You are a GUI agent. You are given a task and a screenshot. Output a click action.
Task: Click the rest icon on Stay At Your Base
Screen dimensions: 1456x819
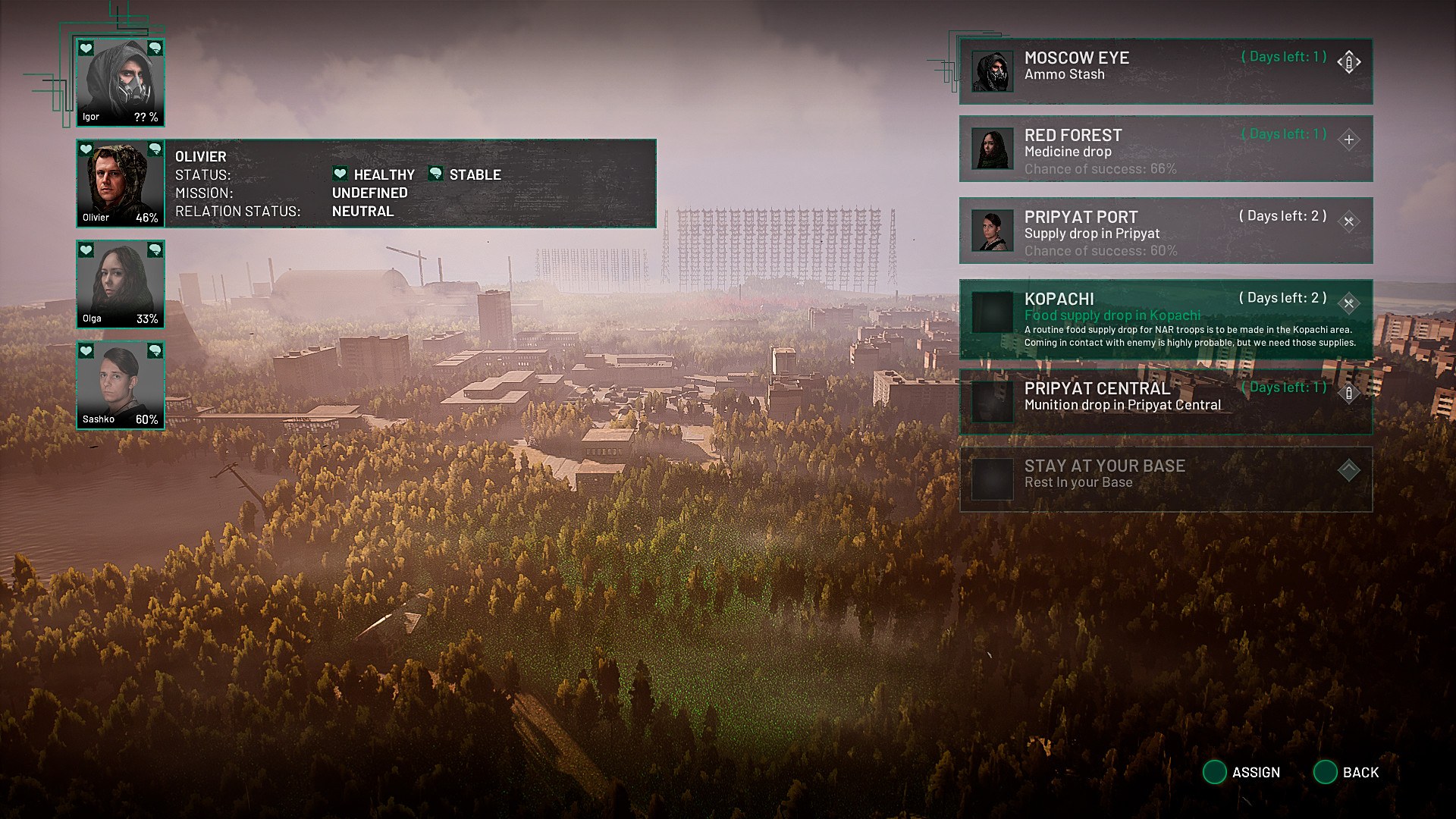tap(1348, 469)
